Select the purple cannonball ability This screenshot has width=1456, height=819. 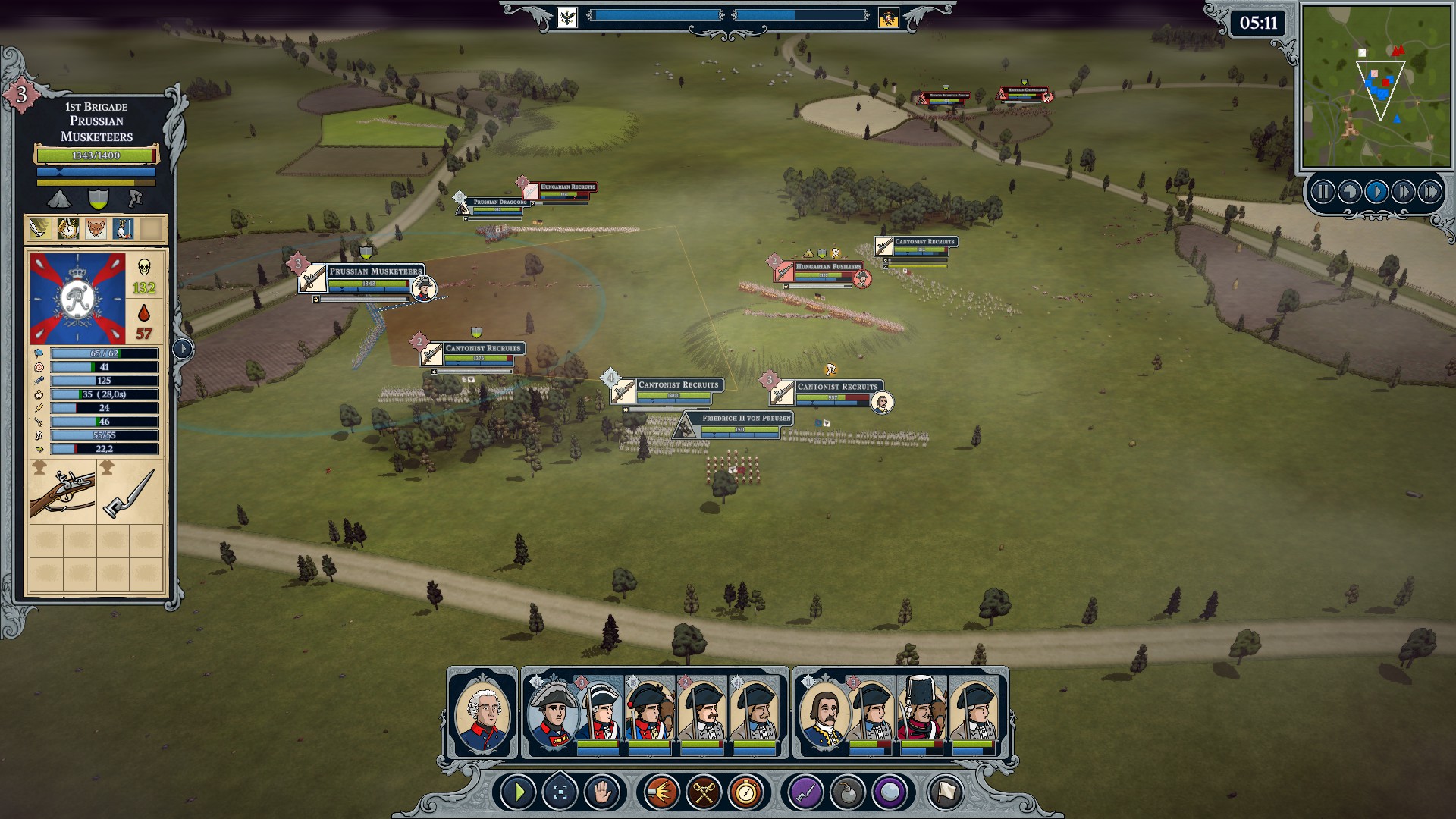[889, 793]
